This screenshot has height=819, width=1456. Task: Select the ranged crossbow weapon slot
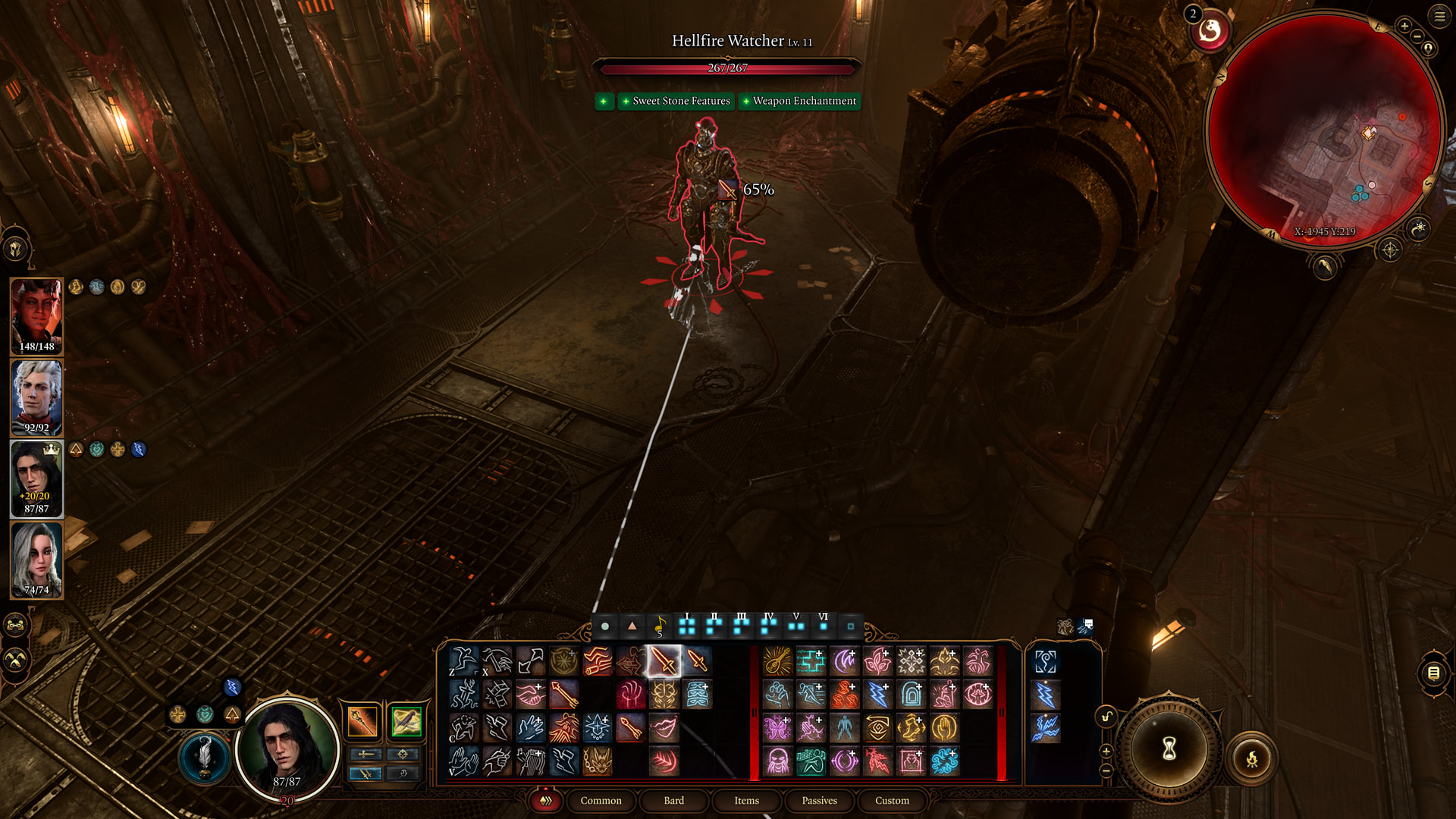406,721
